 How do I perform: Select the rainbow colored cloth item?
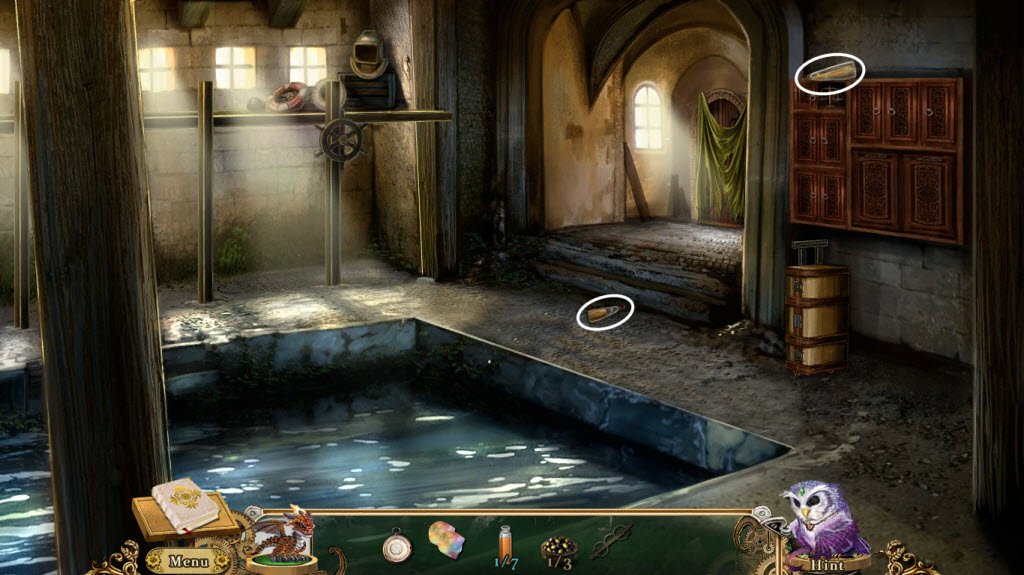[447, 540]
